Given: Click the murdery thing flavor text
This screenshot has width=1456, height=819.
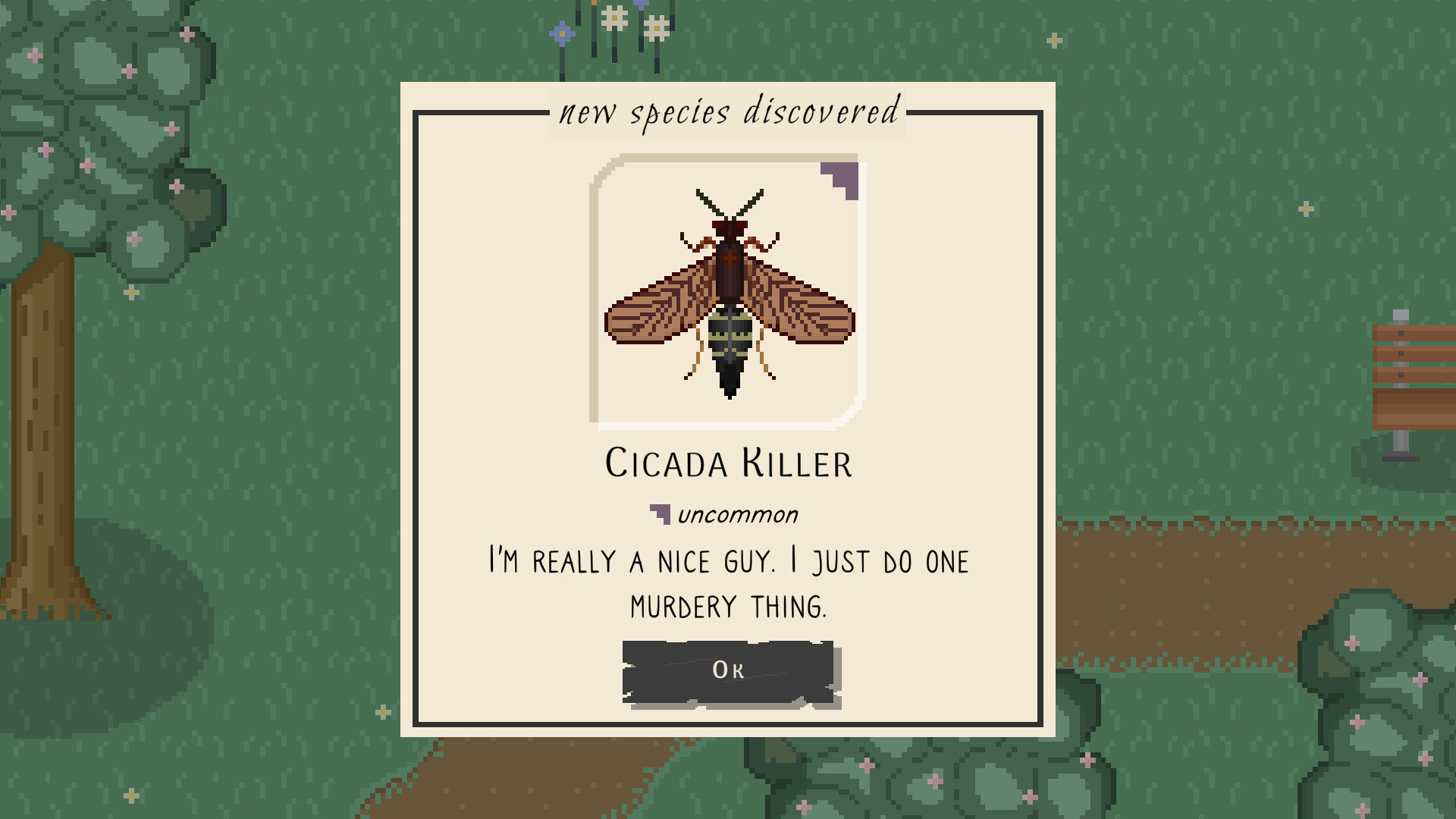Looking at the screenshot, I should click(726, 584).
